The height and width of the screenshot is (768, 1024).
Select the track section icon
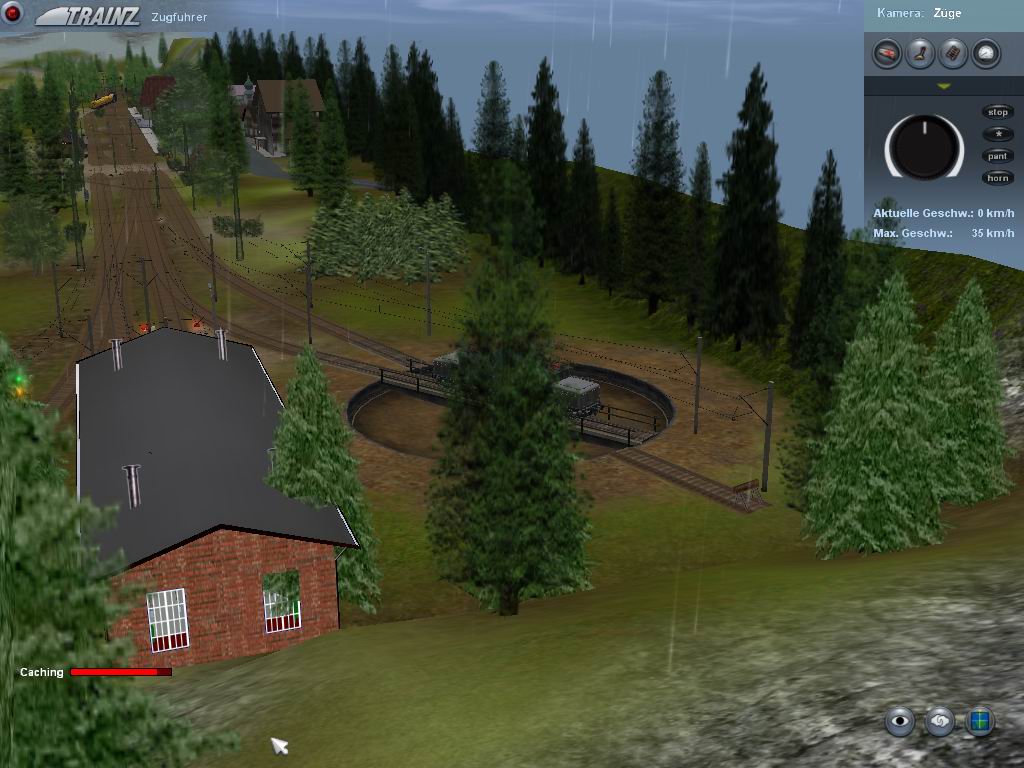click(953, 54)
